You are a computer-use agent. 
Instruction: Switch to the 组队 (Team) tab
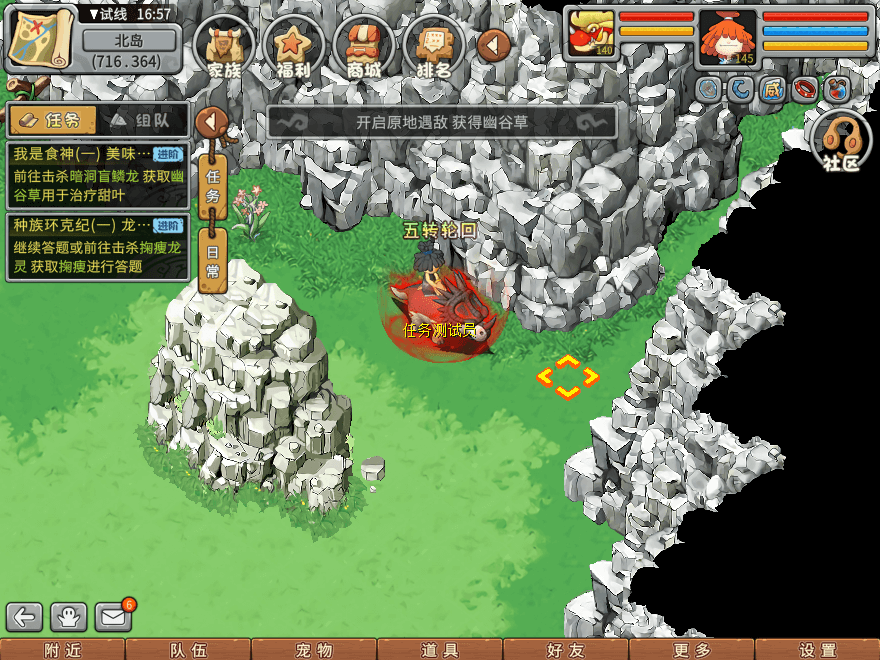pyautogui.click(x=143, y=120)
